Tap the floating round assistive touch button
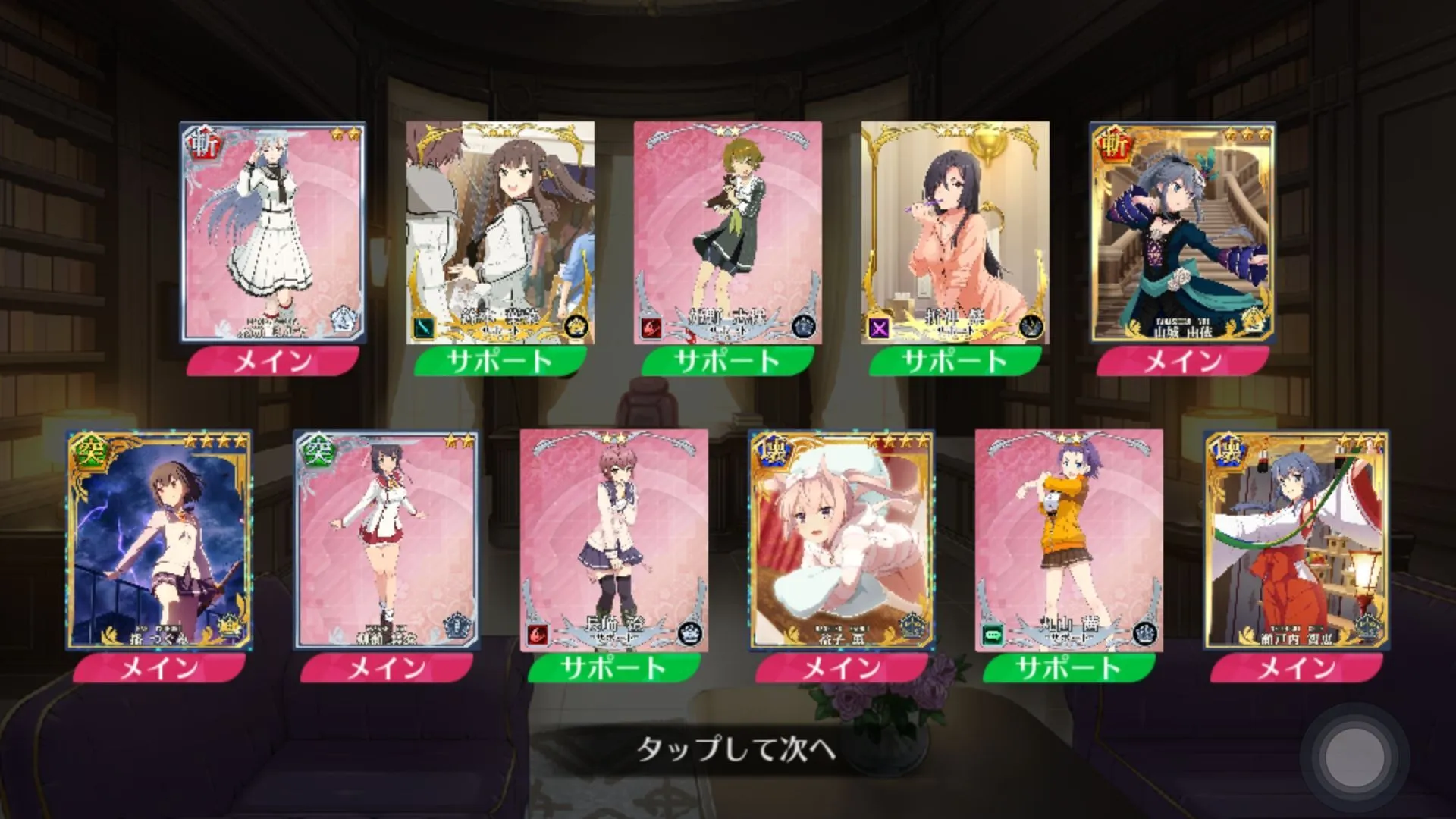 [1353, 757]
